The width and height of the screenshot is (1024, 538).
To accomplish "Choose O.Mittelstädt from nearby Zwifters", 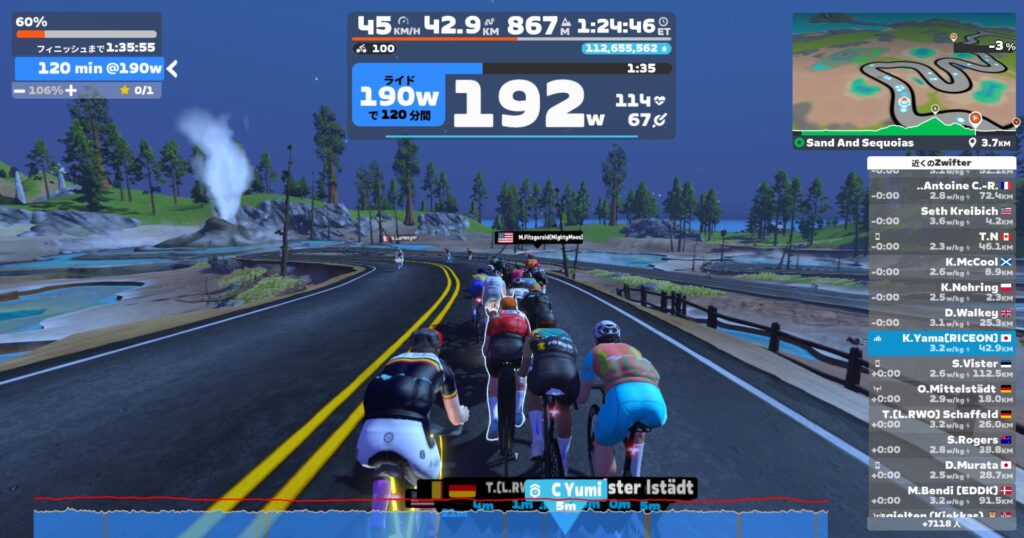I will (x=941, y=393).
